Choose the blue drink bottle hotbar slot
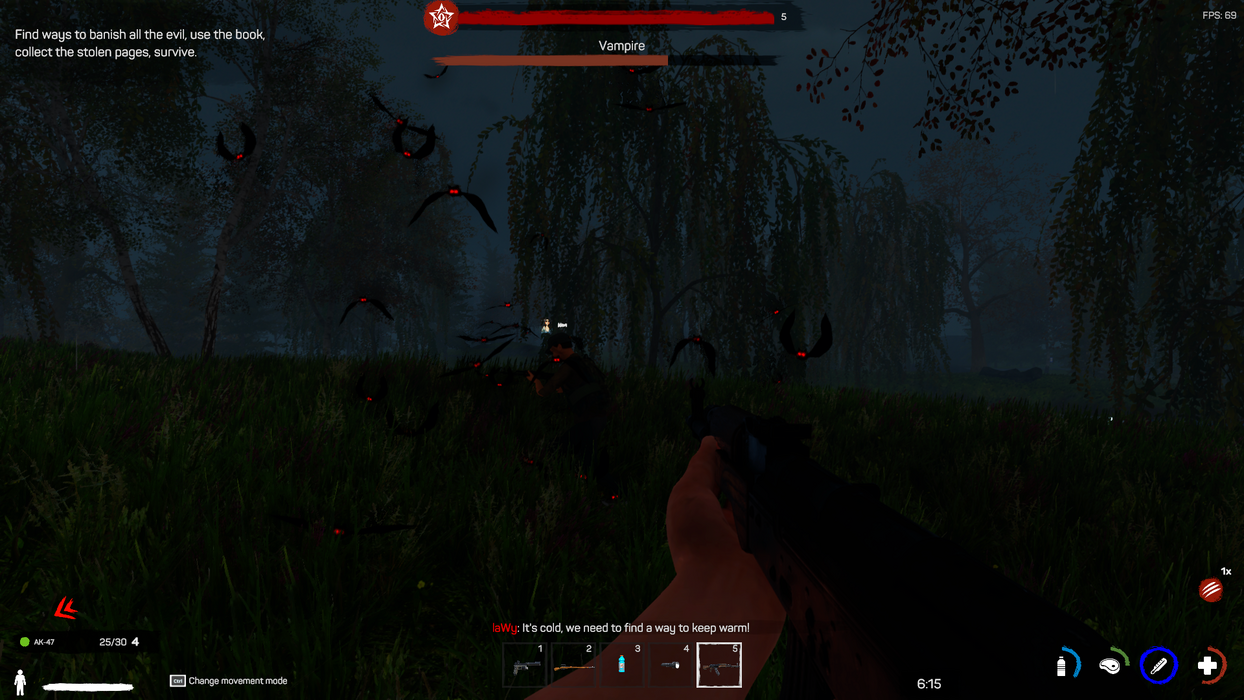 tap(622, 665)
